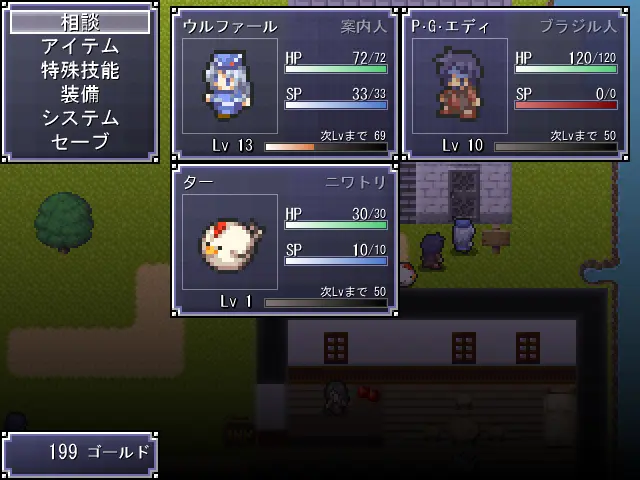
Task: Select the システム system option
Action: pos(80,118)
